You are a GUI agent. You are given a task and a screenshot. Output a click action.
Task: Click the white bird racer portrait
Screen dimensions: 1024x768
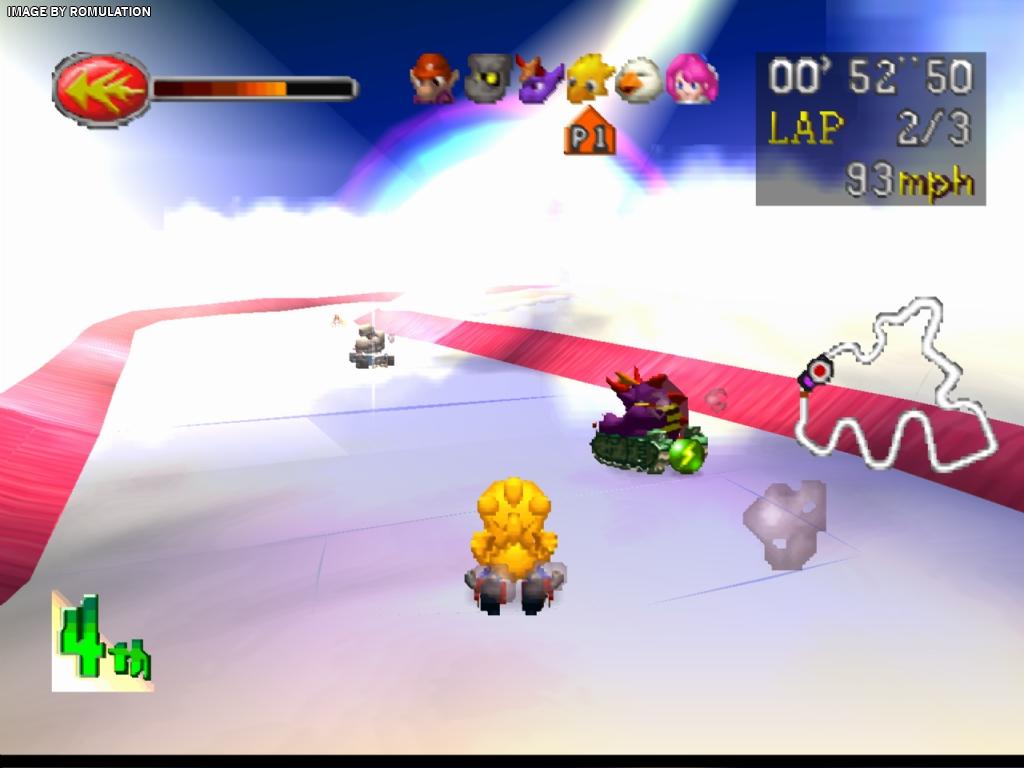click(638, 79)
